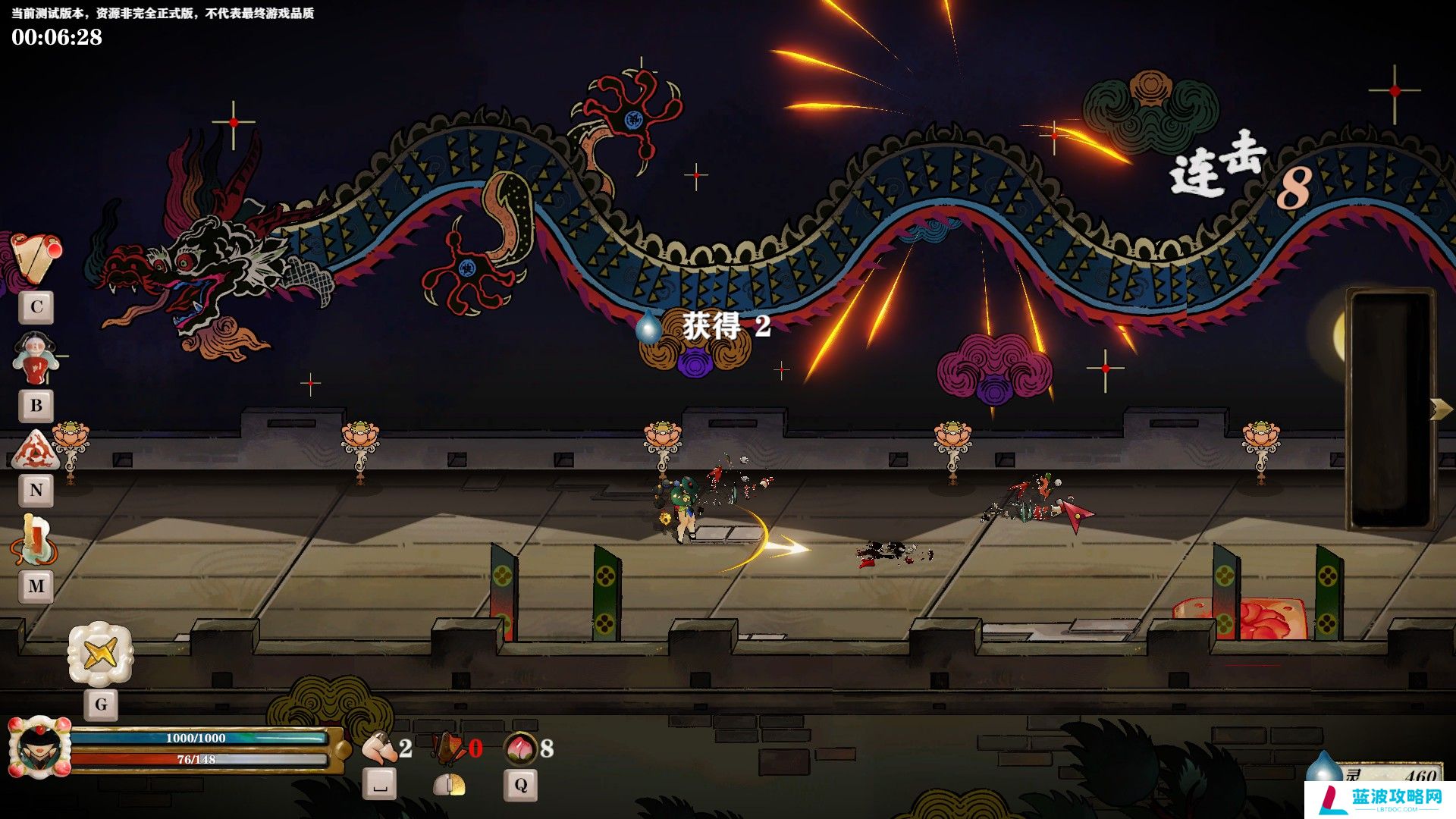Select the red triangular pattern icon
Image resolution: width=1456 pixels, height=819 pixels.
pyautogui.click(x=36, y=450)
